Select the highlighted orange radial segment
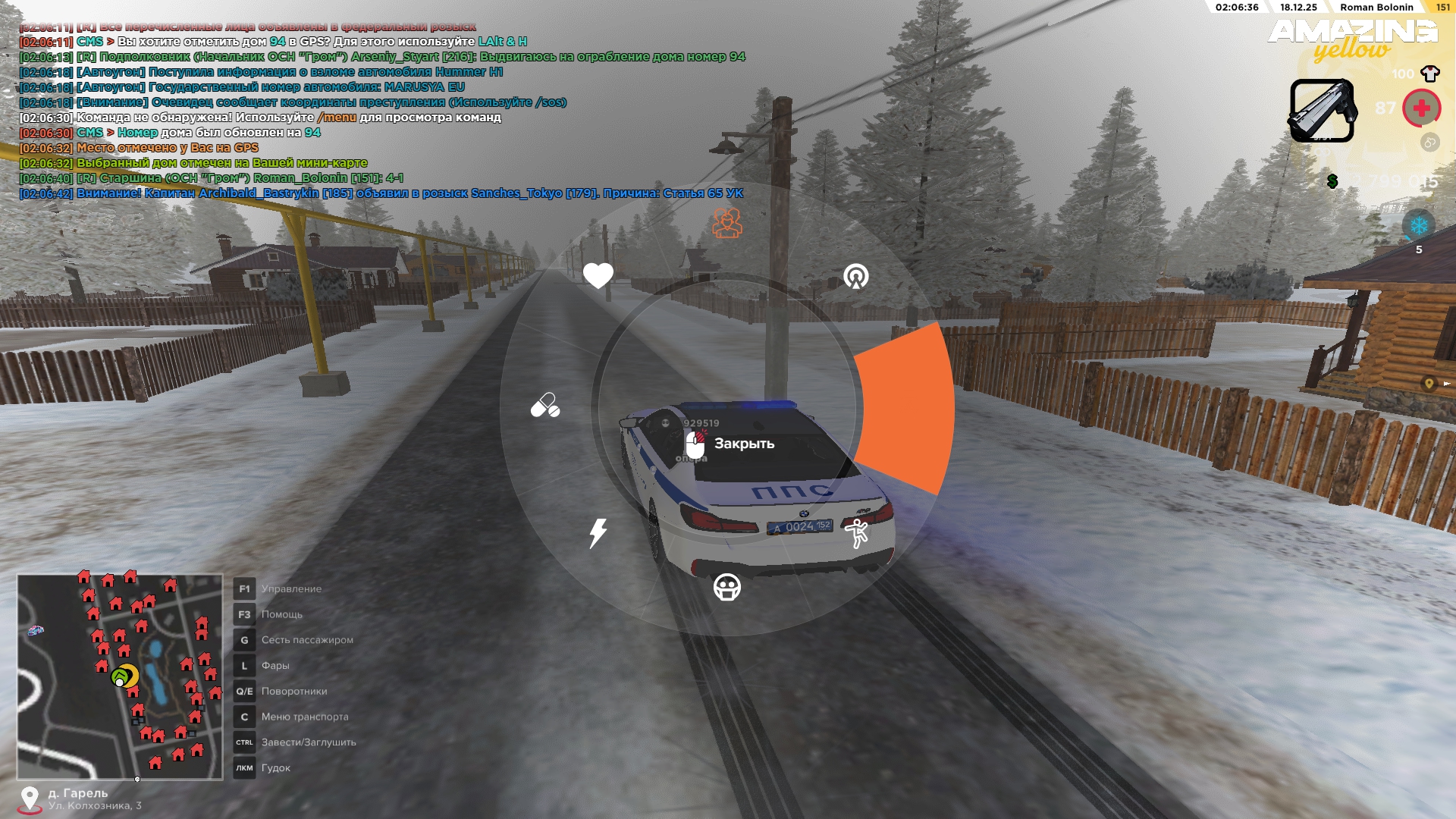This screenshot has width=1456, height=819. tap(906, 408)
